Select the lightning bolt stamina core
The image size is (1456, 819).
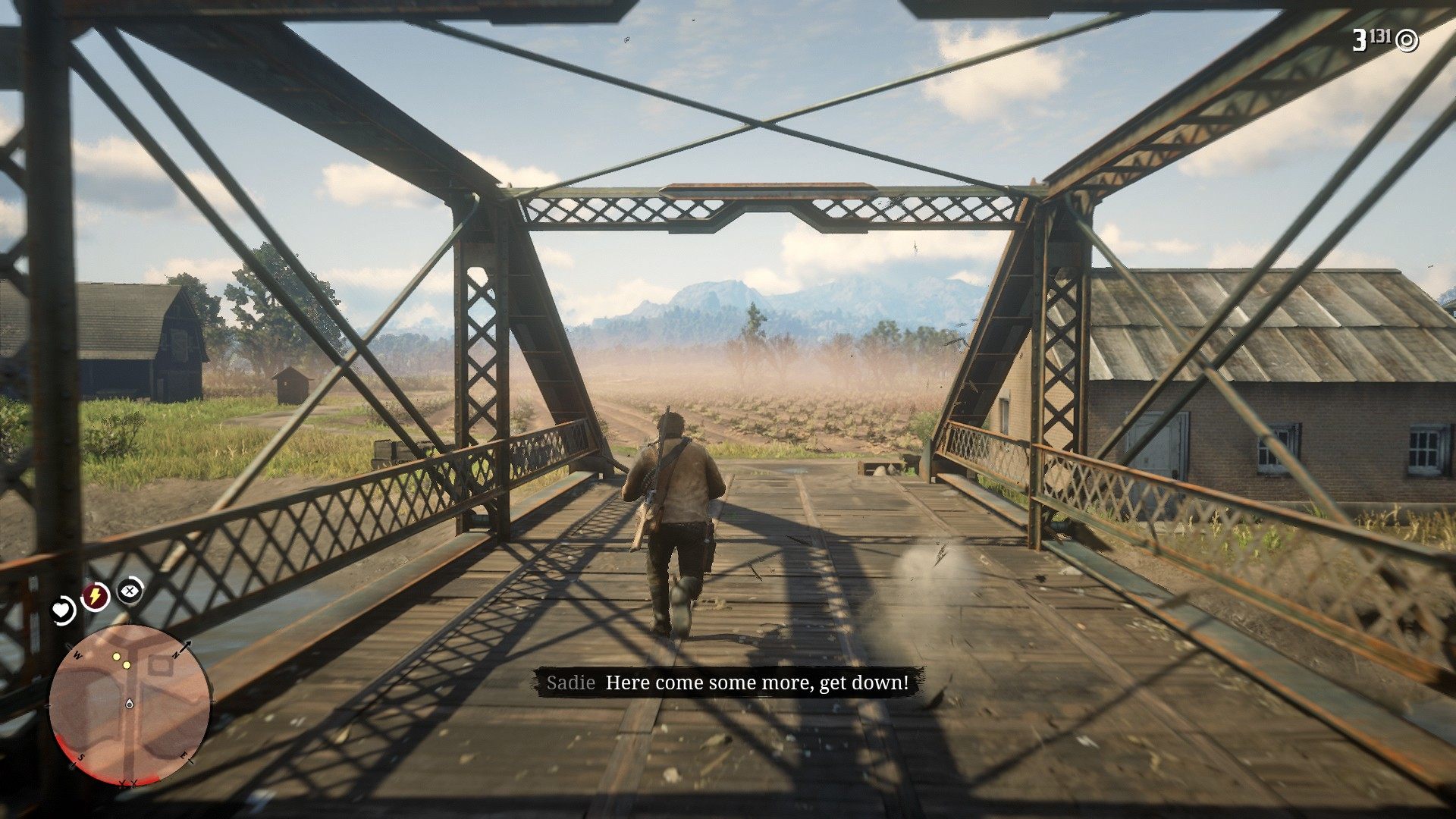tap(95, 597)
